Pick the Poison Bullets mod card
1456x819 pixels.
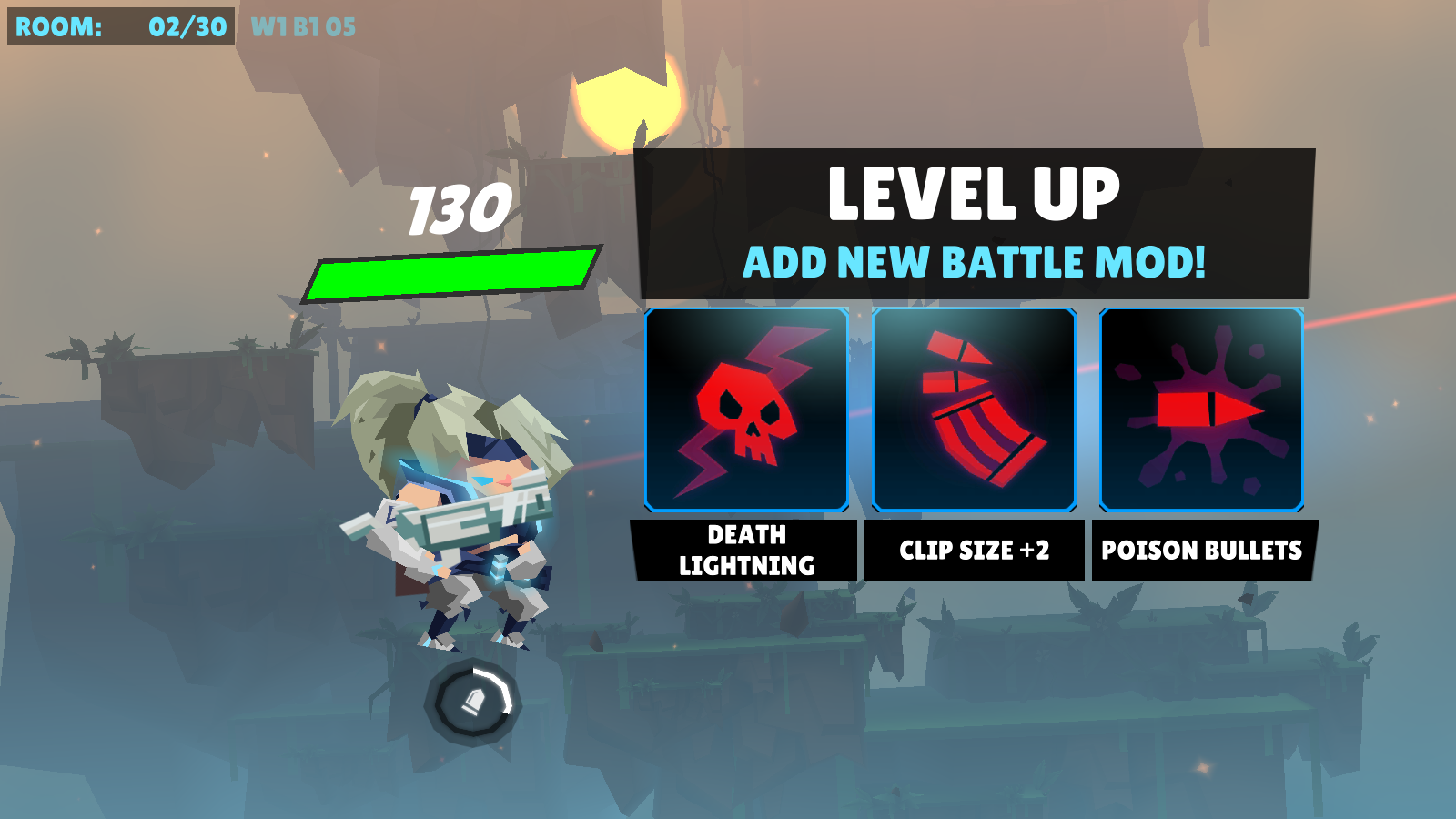point(1201,409)
